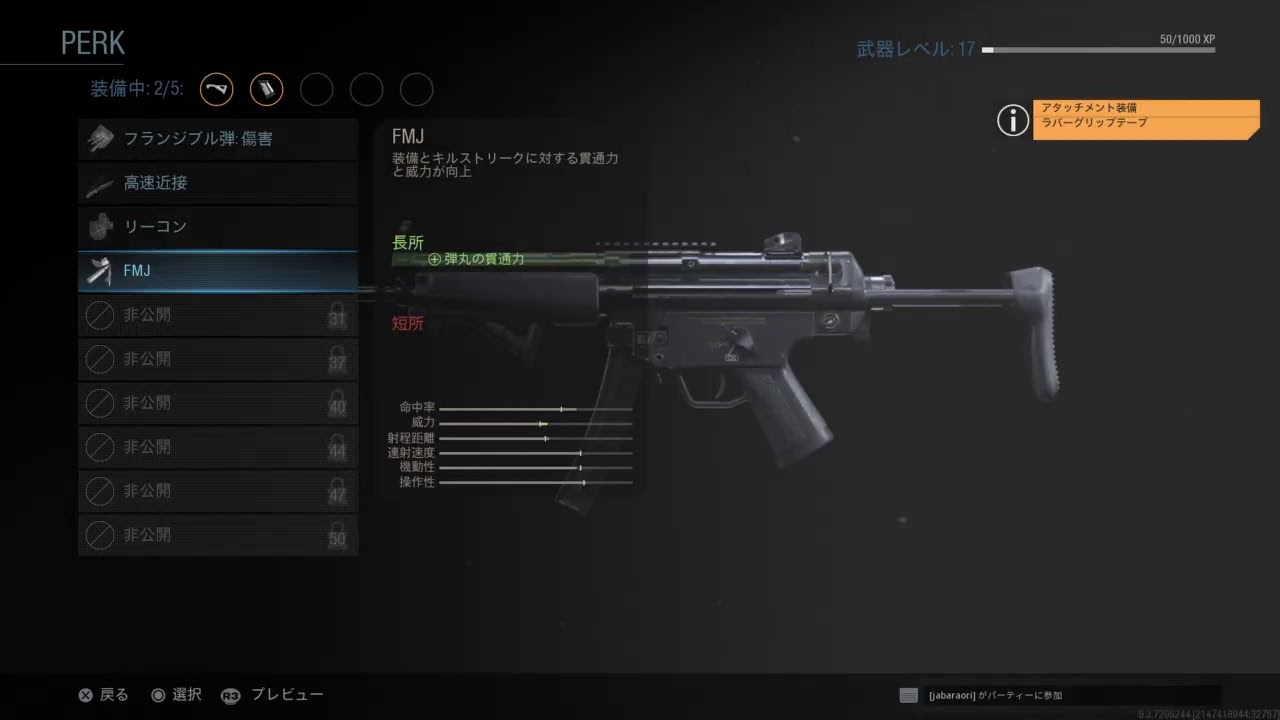
Task: Click the ラバーグリップテープ notification banner
Action: pos(1146,123)
